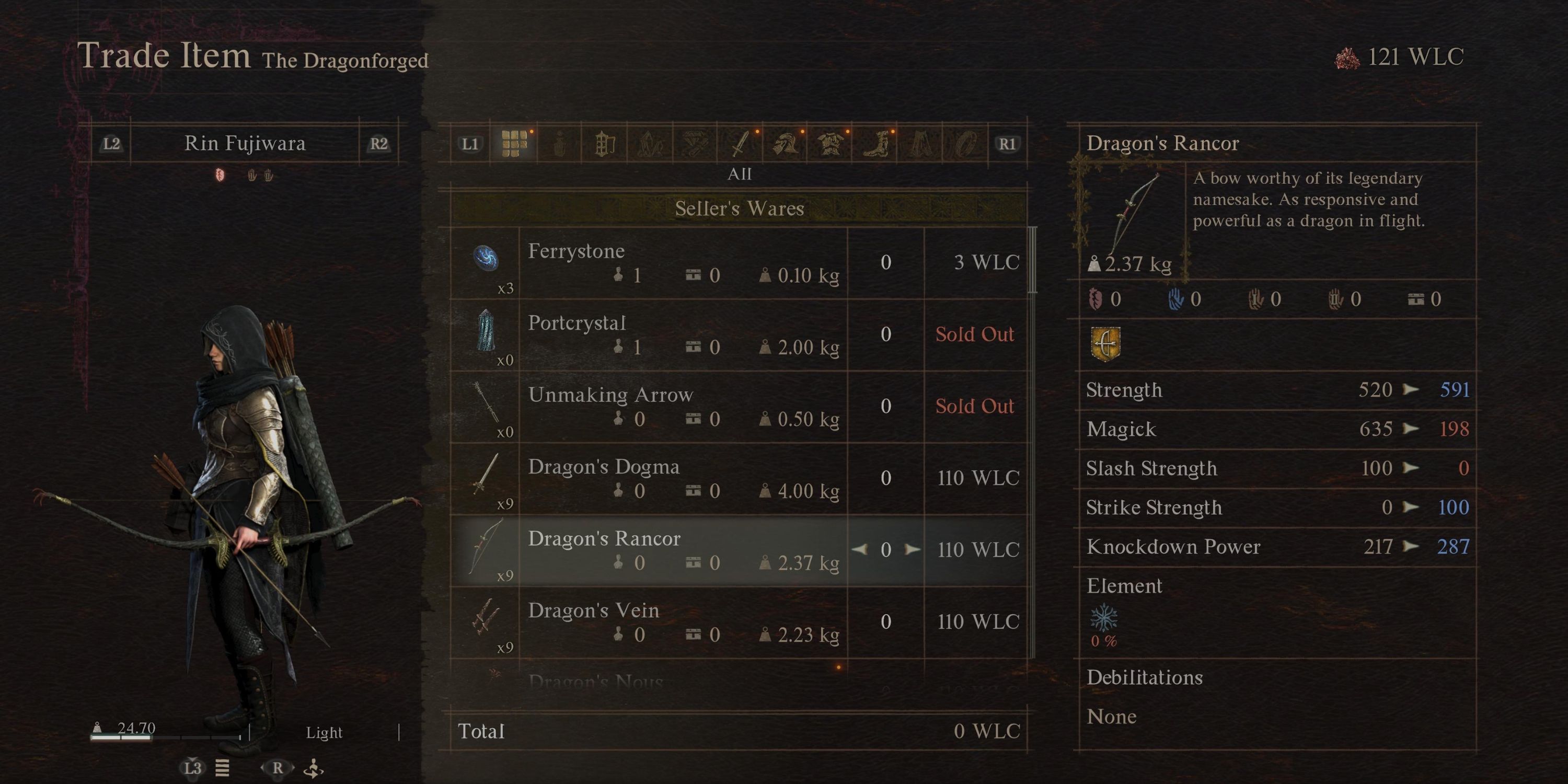Screen dimensions: 1568x784
Task: Filter wares by chest armor icon
Action: point(833,143)
